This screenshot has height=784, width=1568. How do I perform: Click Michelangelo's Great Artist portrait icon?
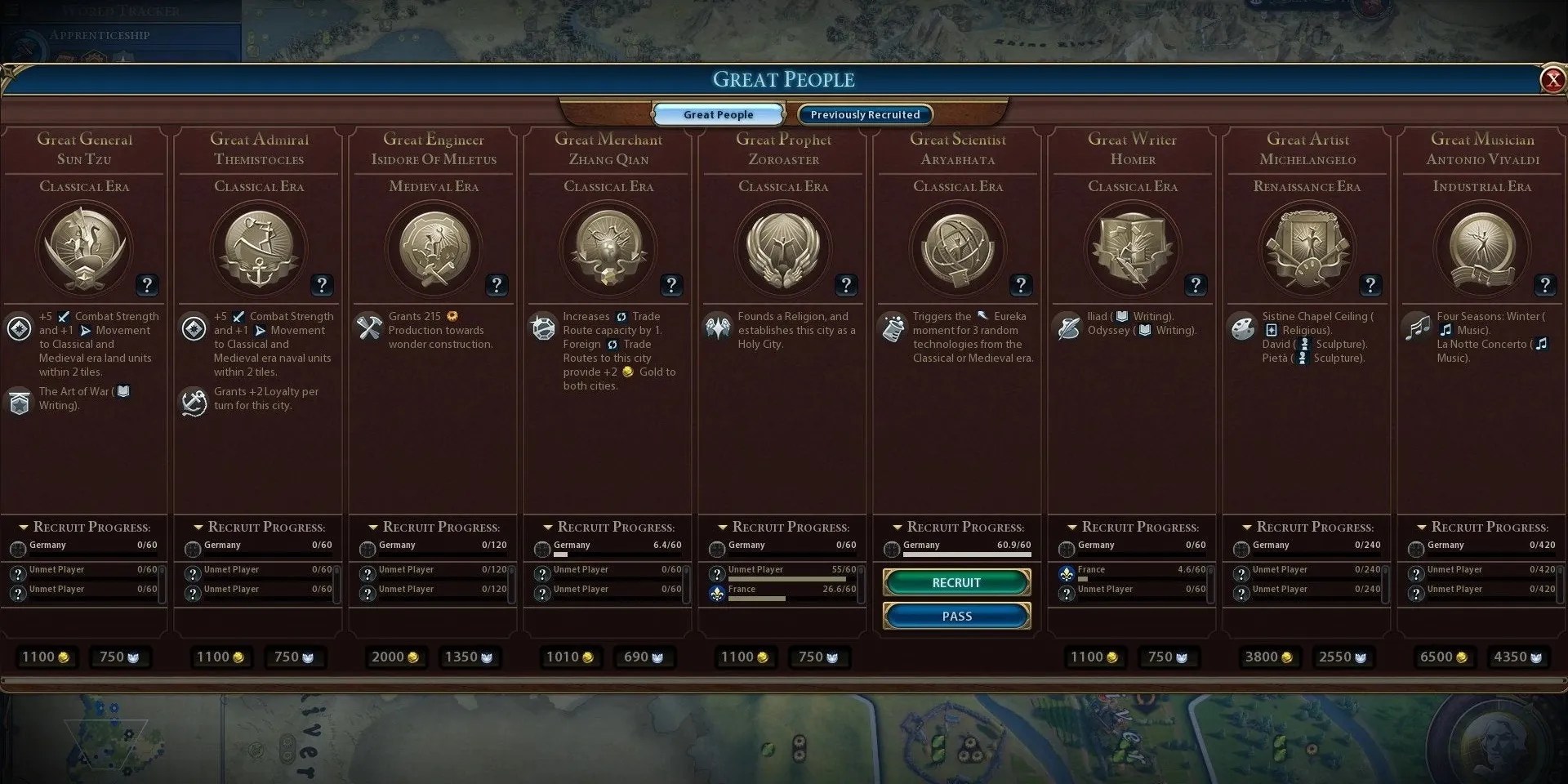coord(1307,249)
